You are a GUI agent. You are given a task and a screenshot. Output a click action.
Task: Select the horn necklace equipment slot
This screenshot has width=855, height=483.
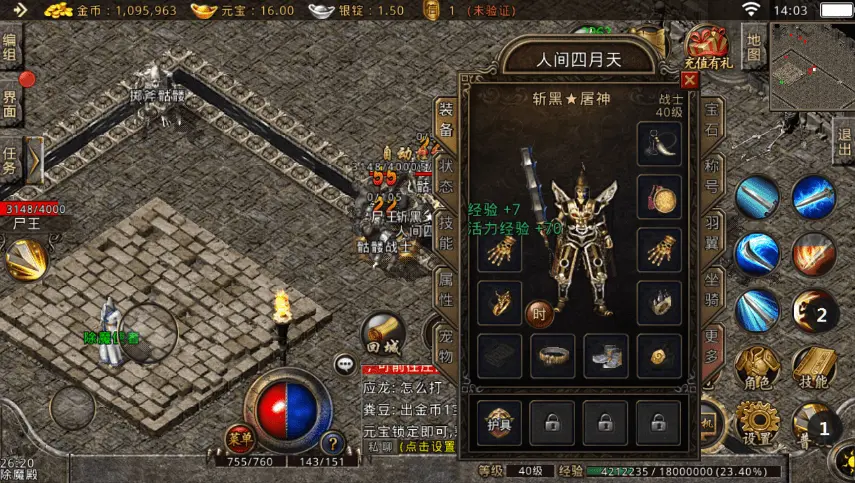(x=659, y=145)
